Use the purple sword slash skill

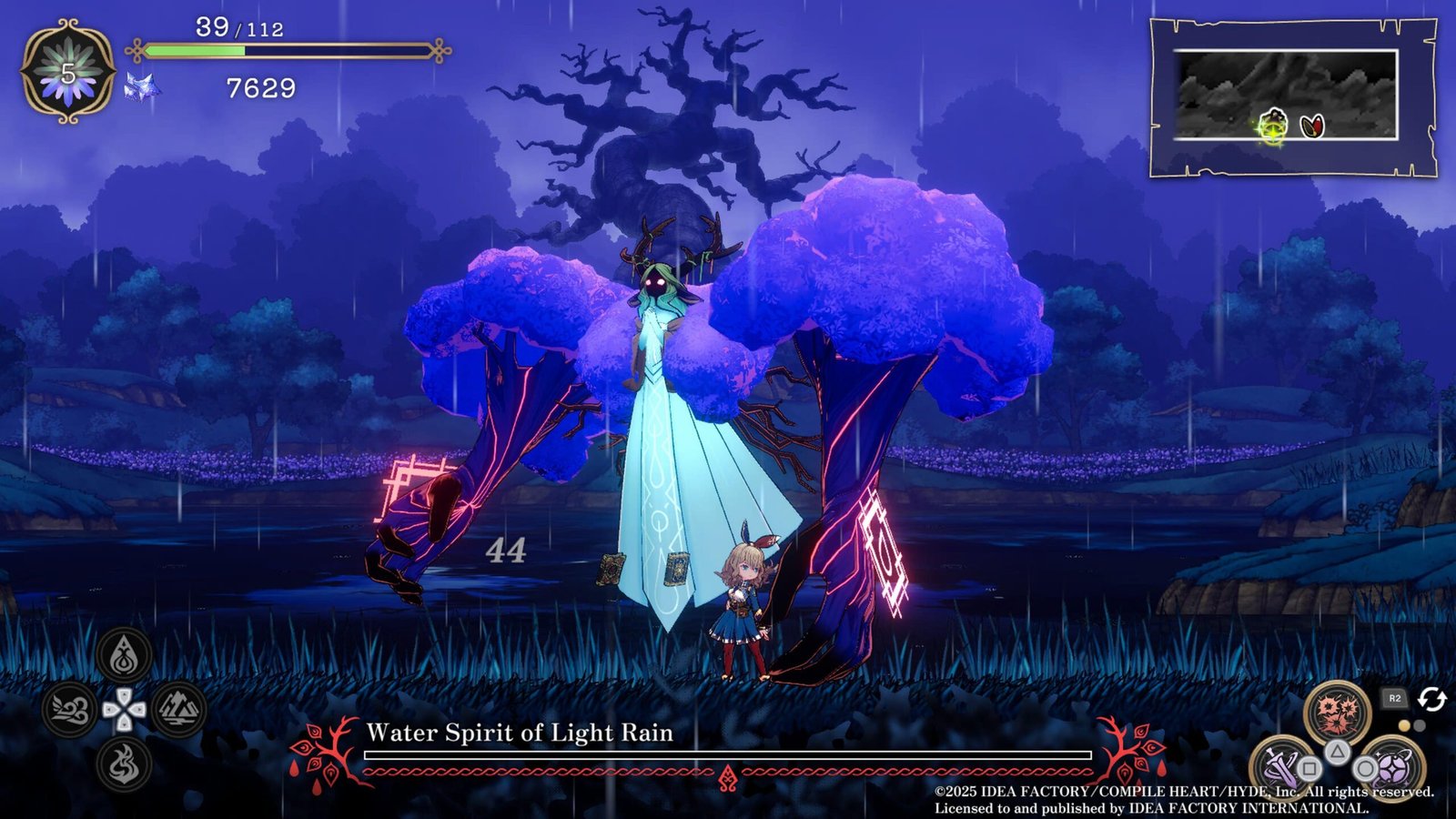[1279, 764]
